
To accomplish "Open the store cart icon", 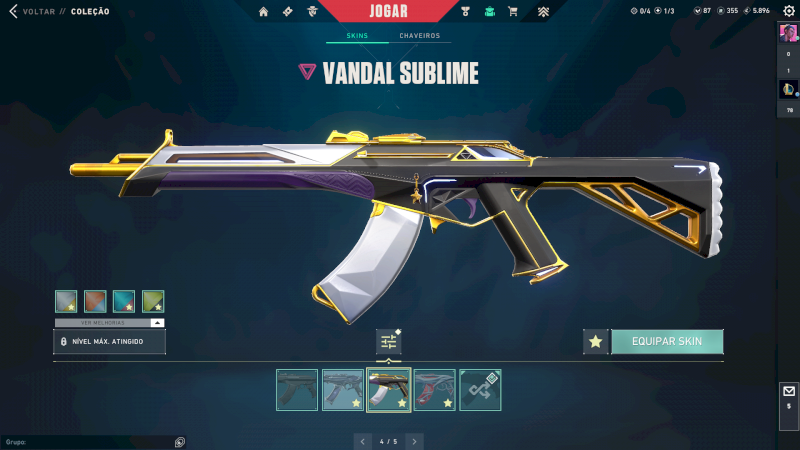I will pos(513,12).
